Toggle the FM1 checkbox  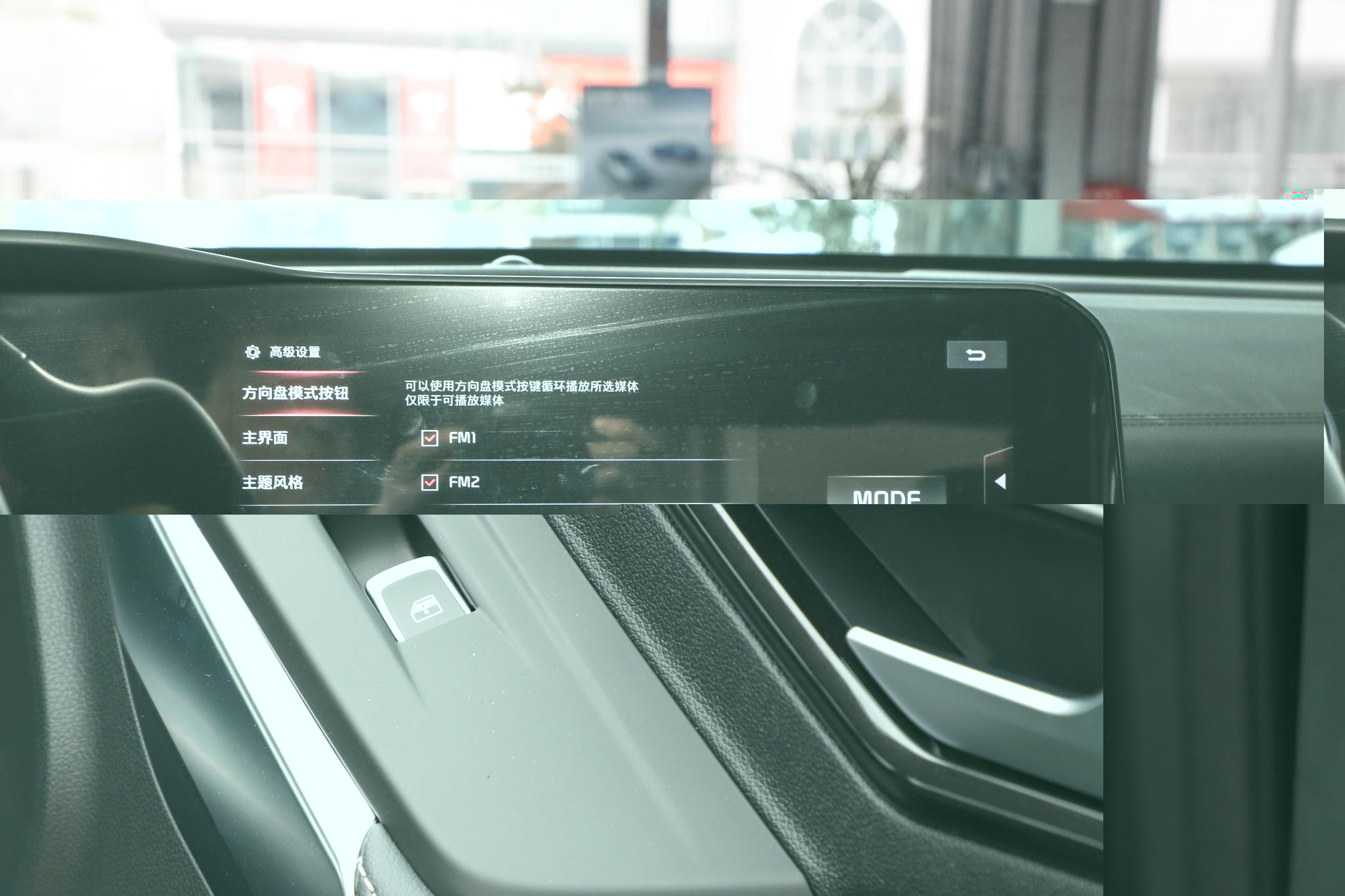(x=430, y=438)
